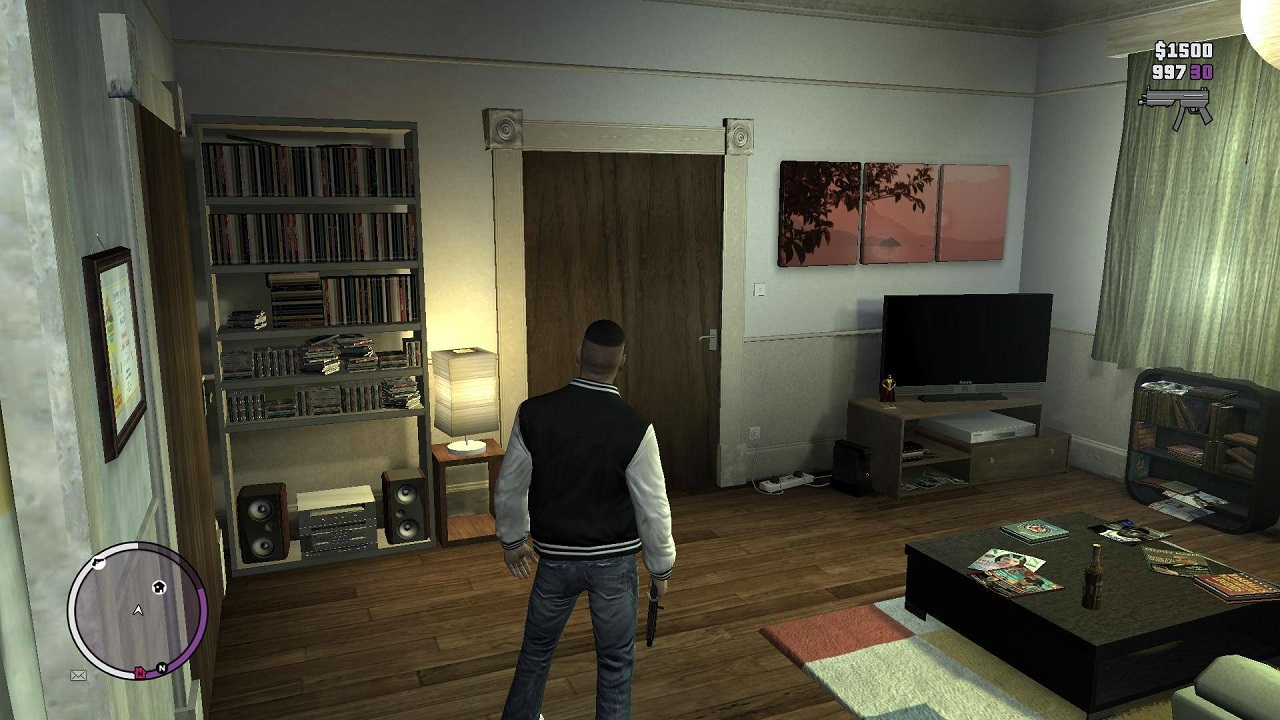This screenshot has width=1280, height=720.
Task: Click the north N marker on the radar
Action: [161, 667]
